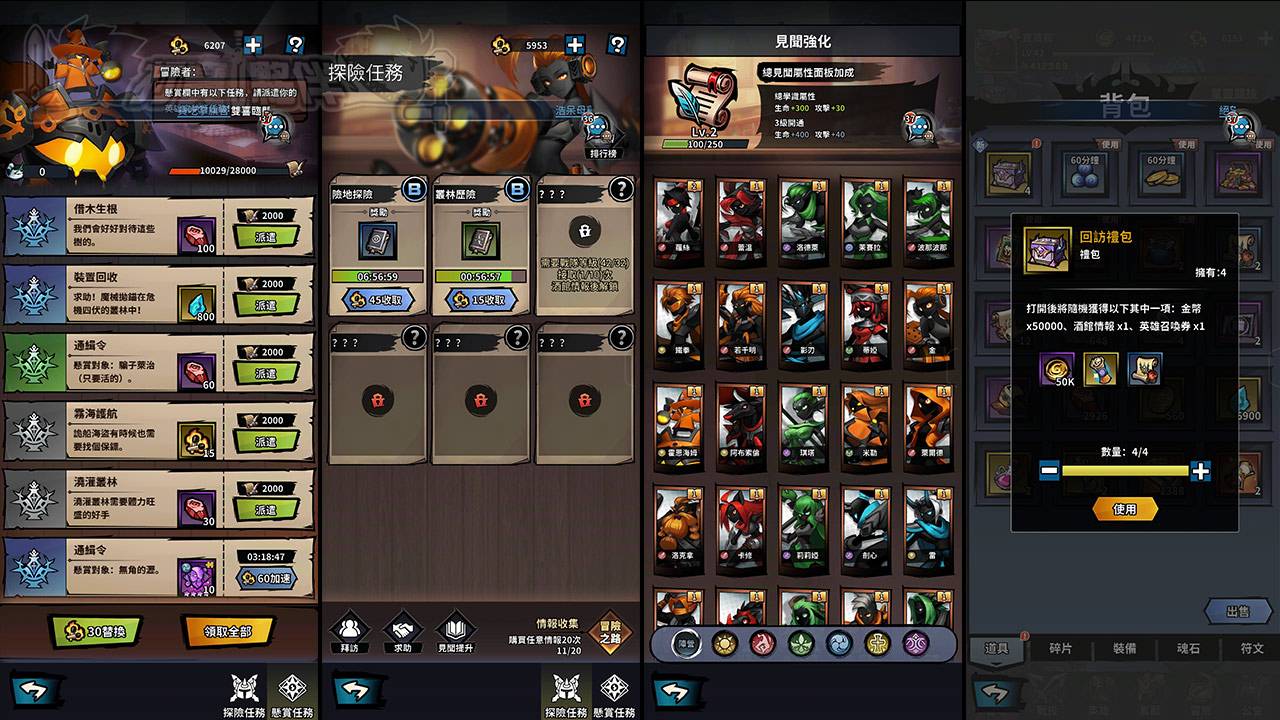Screen dimensions: 1280x720
Task: Sell the item with 出售 button
Action: [1237, 611]
